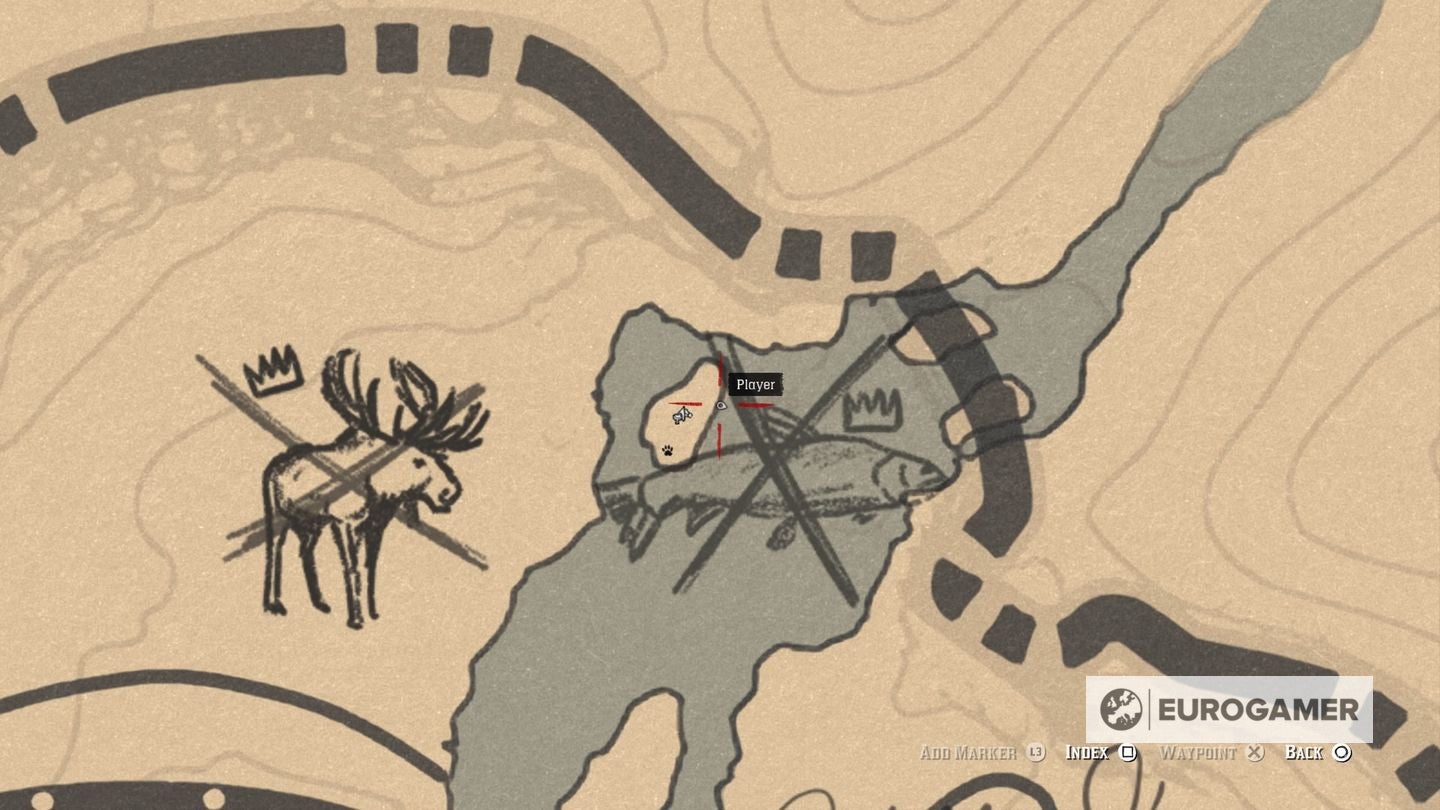1440x810 pixels.
Task: Click the red crosshair center mark
Action: pyautogui.click(x=719, y=407)
